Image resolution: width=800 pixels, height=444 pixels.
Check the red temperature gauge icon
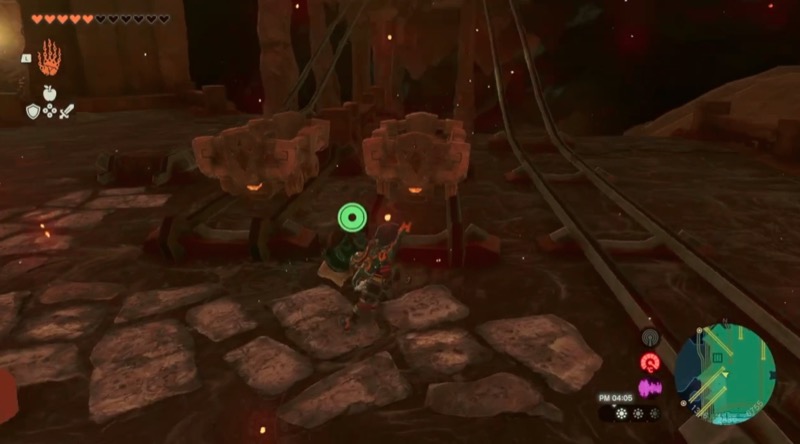point(650,363)
